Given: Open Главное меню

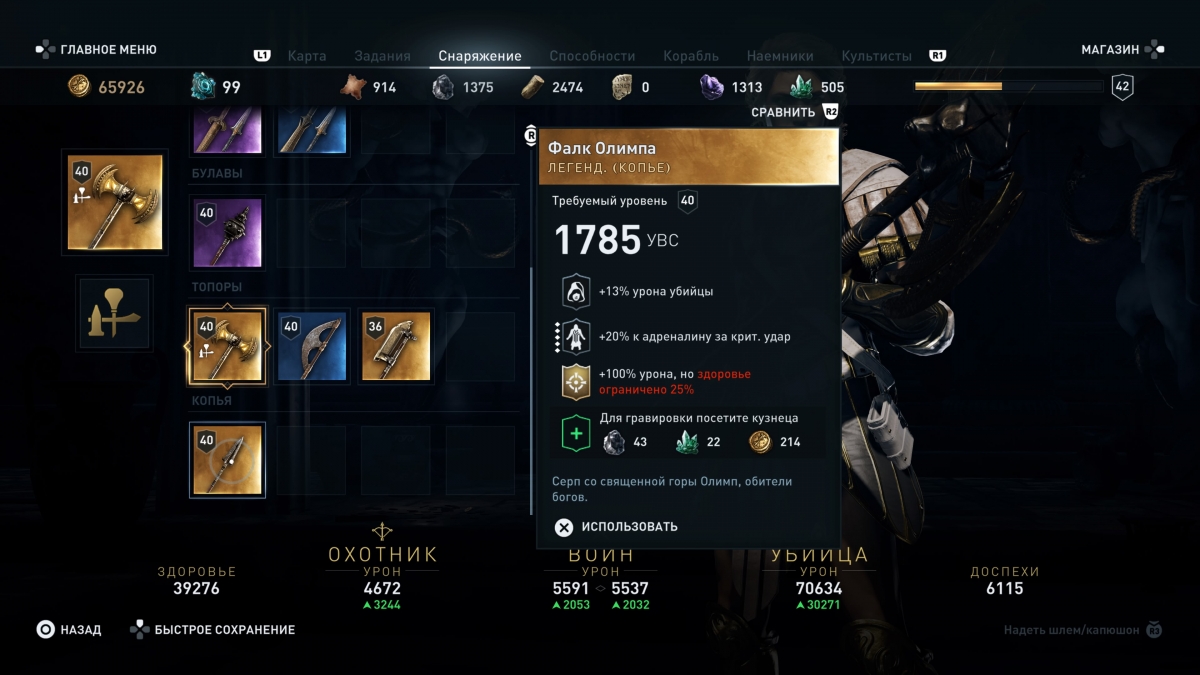Looking at the screenshot, I should (97, 49).
